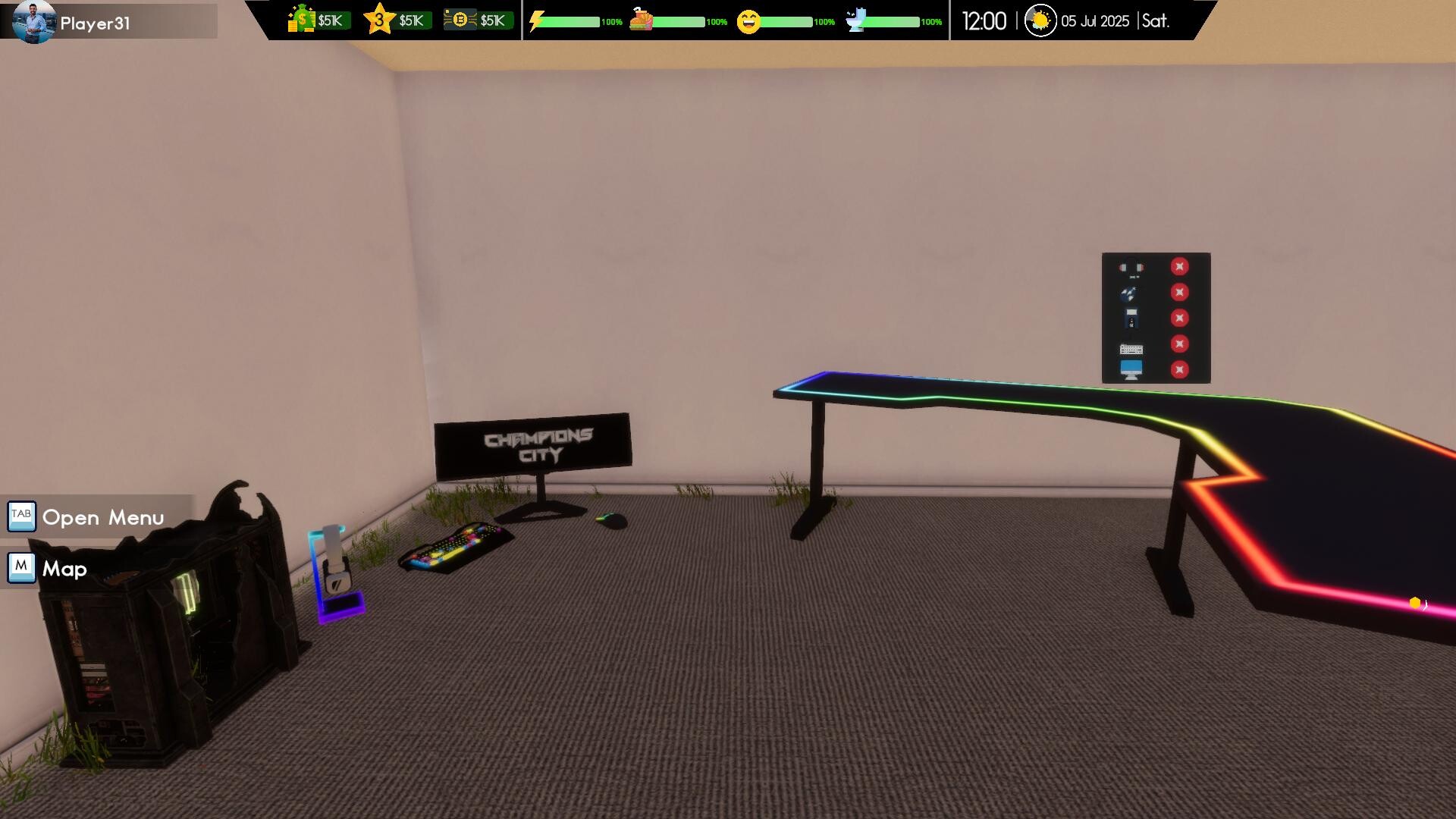Click the sun weather icon
Viewport: 1456px width, 819px height.
click(x=1040, y=20)
